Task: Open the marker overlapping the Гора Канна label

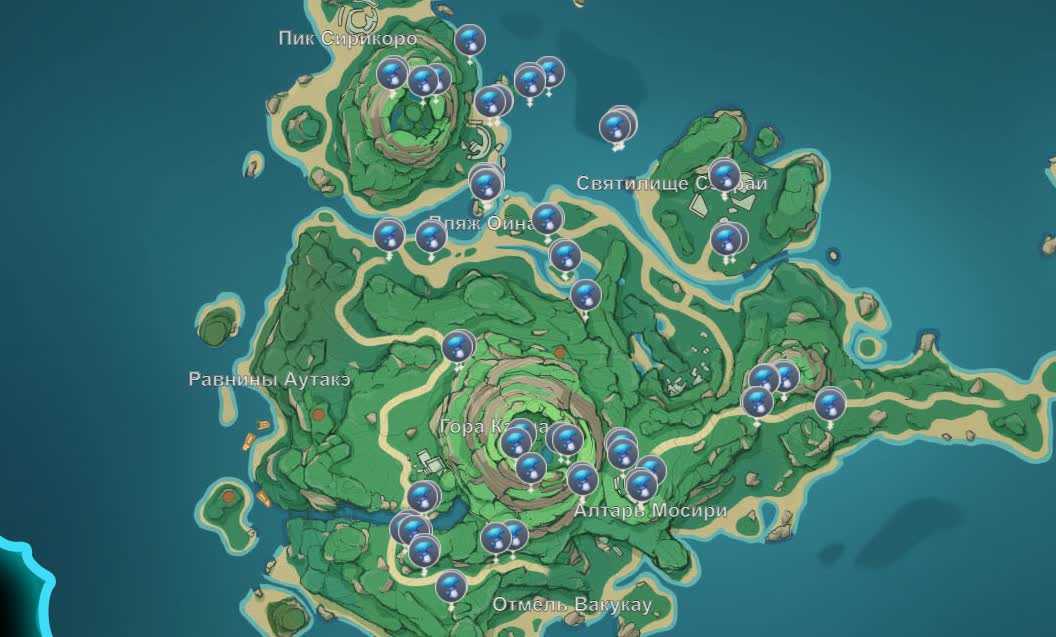Action: point(516,441)
